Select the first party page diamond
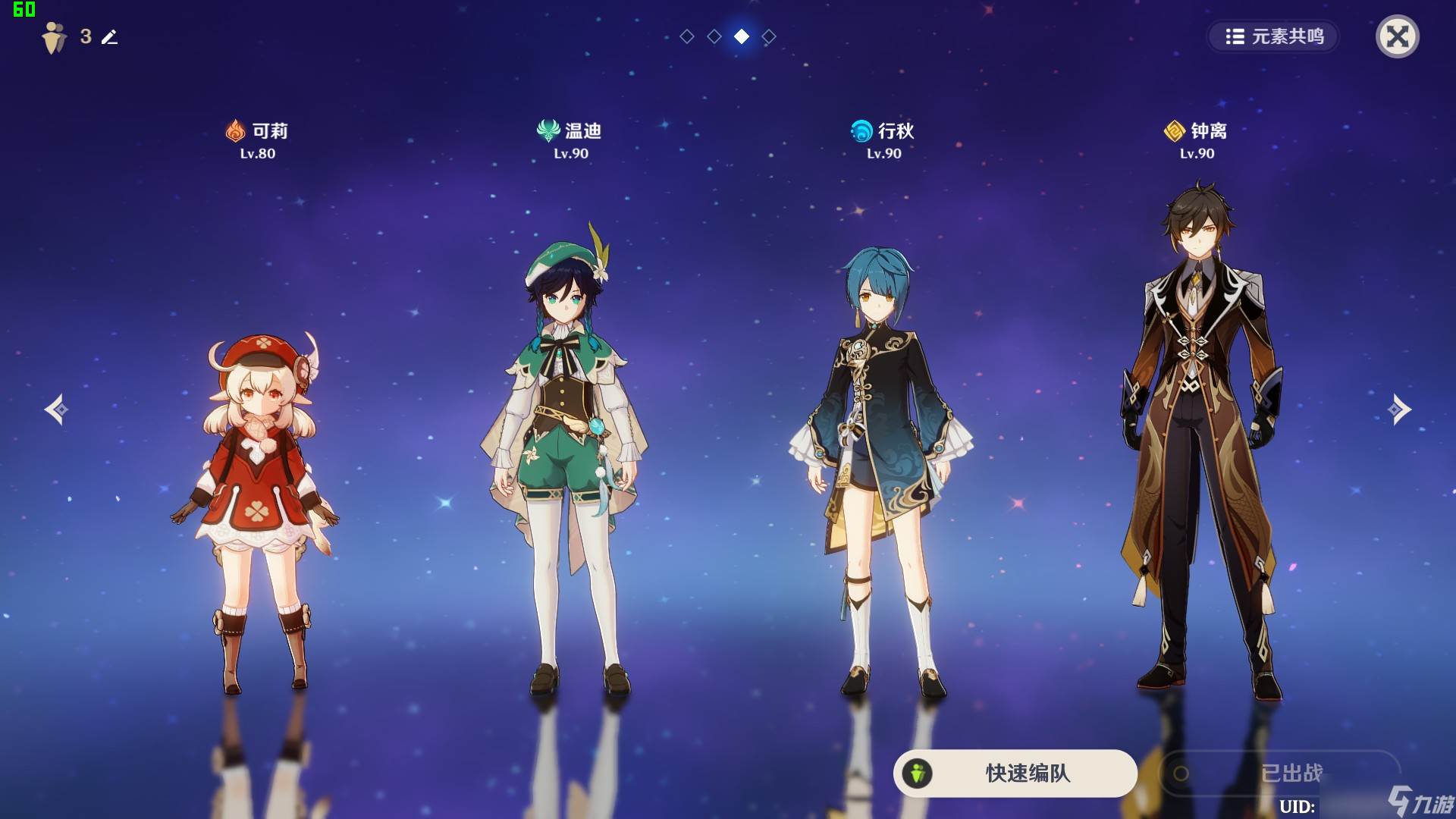 687,36
